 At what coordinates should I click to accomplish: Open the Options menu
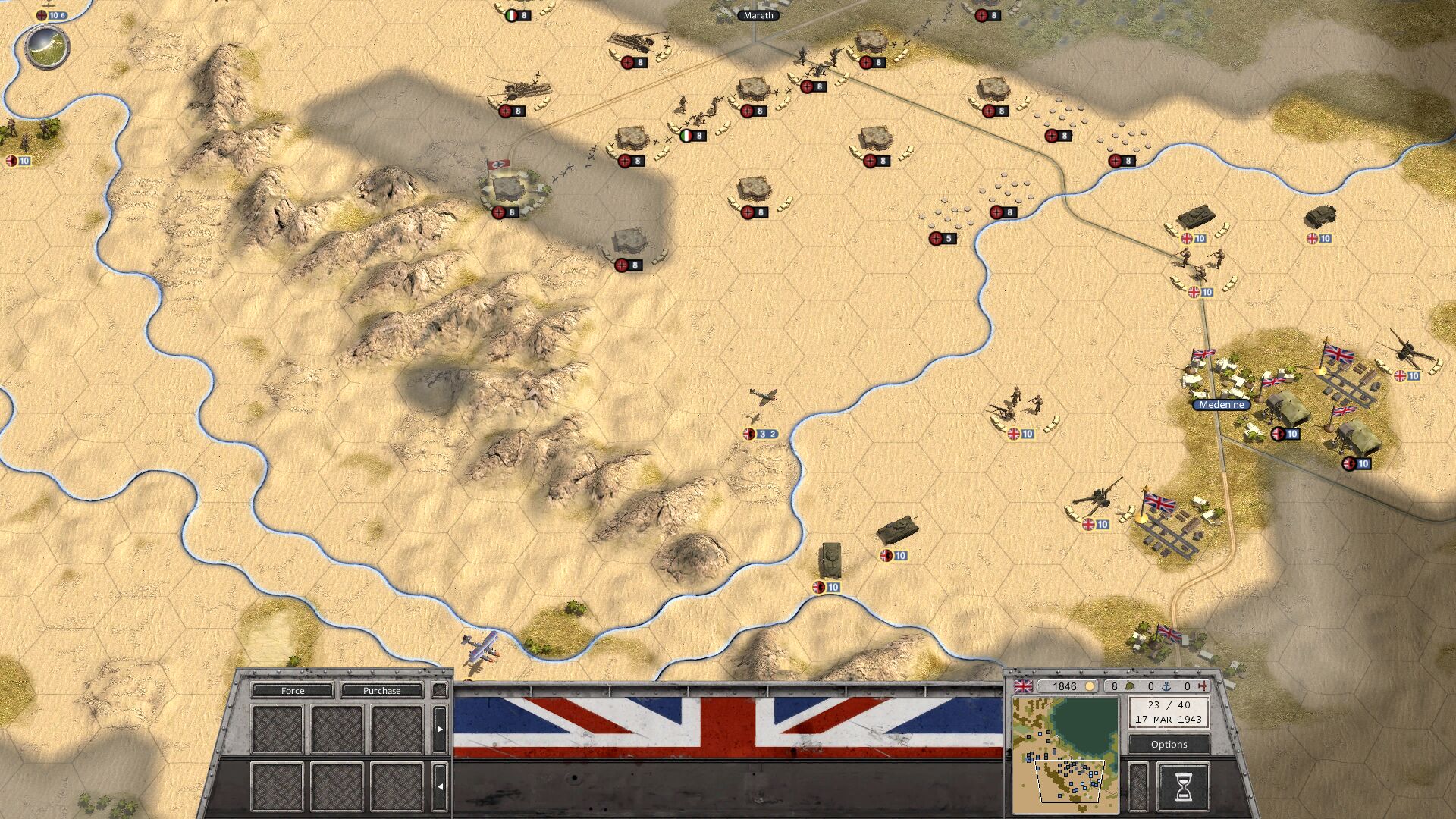(1169, 744)
